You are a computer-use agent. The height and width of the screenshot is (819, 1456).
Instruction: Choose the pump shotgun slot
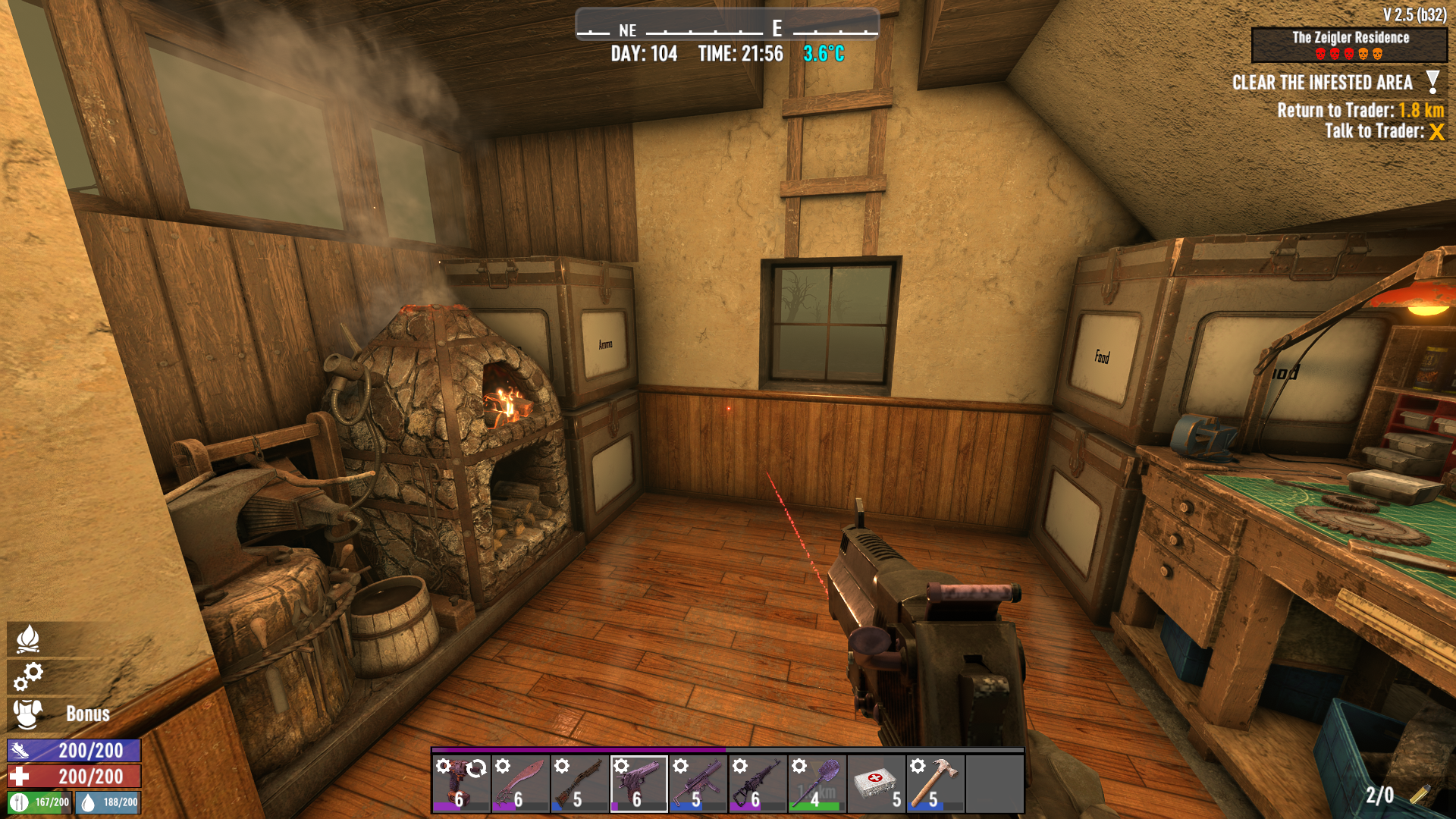point(579,783)
